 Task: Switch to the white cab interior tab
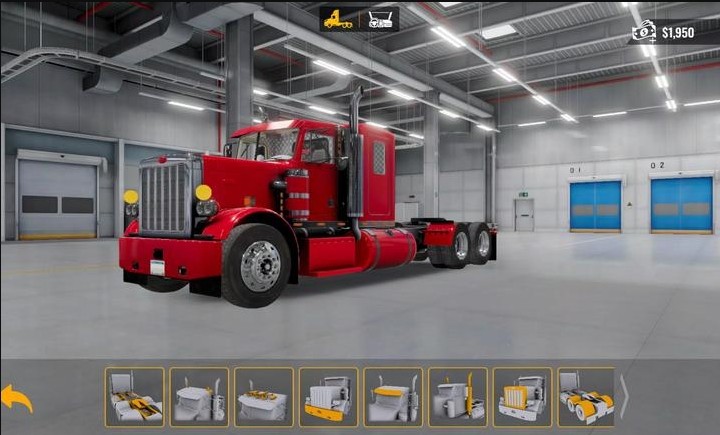tap(380, 19)
